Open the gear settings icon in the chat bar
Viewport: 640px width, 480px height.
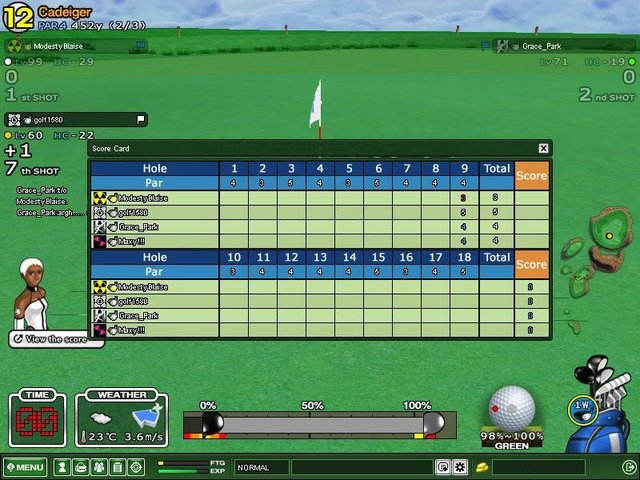pos(460,467)
